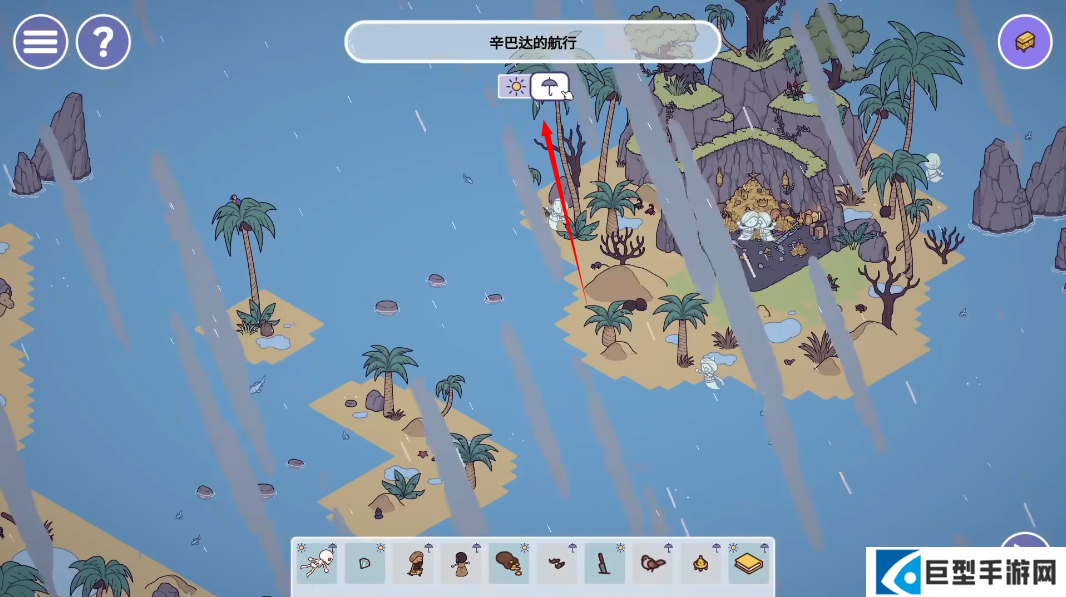Select the umbrella rainy weather toggle
The height and width of the screenshot is (597, 1066).
(x=548, y=86)
